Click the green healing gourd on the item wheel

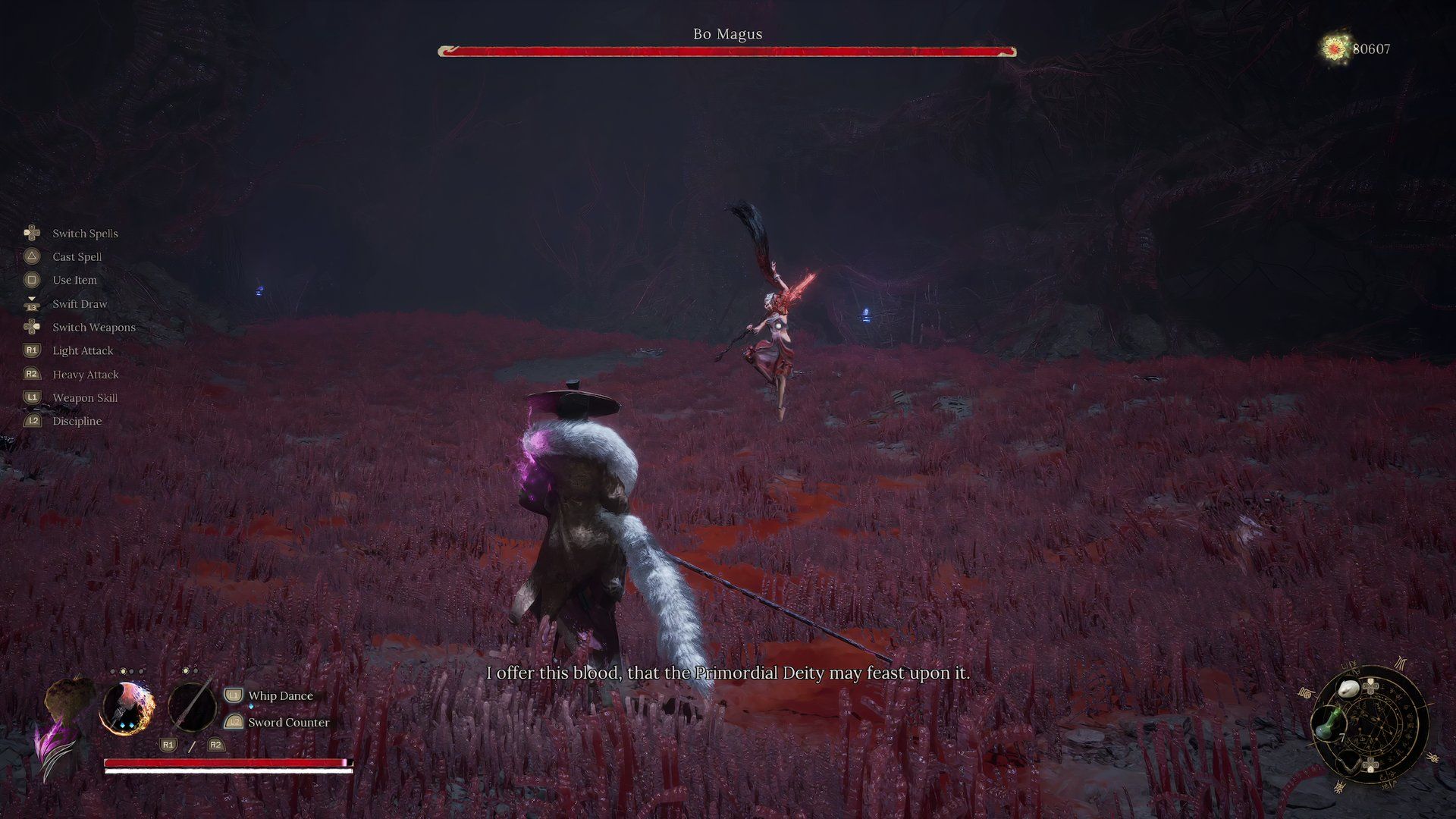click(x=1328, y=723)
